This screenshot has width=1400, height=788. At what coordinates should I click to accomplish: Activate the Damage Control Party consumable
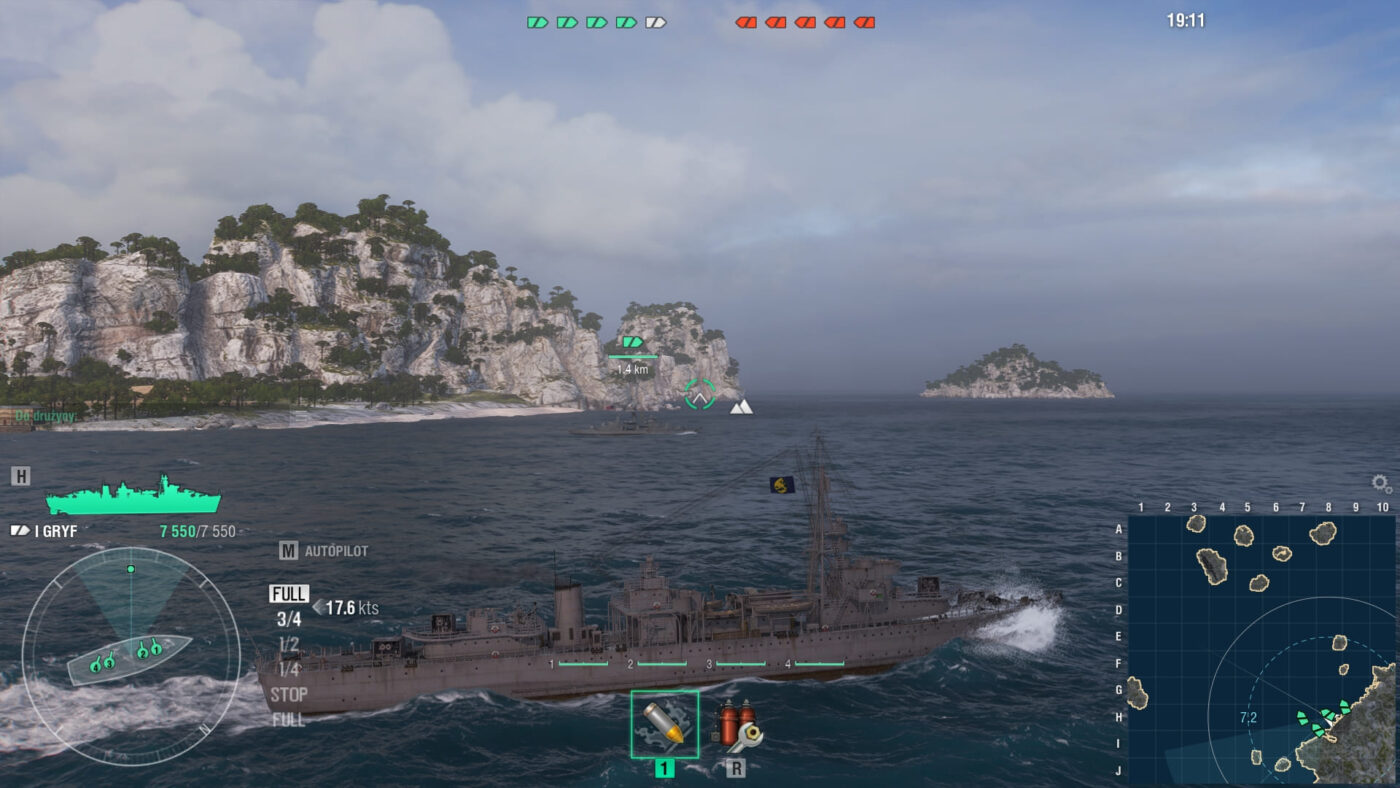click(x=738, y=726)
